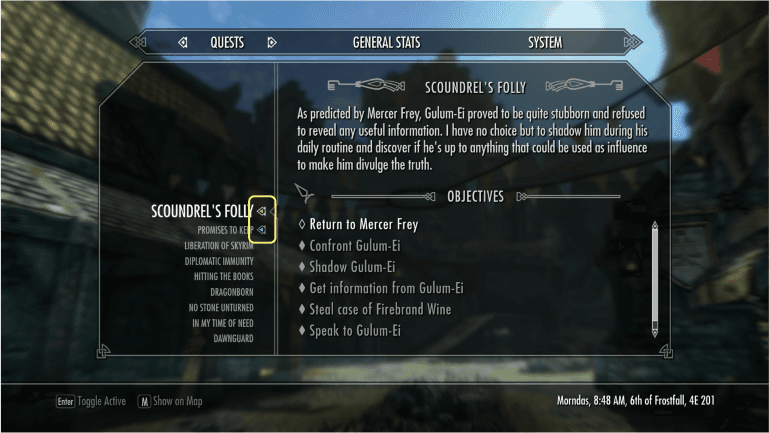The width and height of the screenshot is (769, 433).
Task: Click Get information from Gulum-Ei objective
Action: [386, 288]
